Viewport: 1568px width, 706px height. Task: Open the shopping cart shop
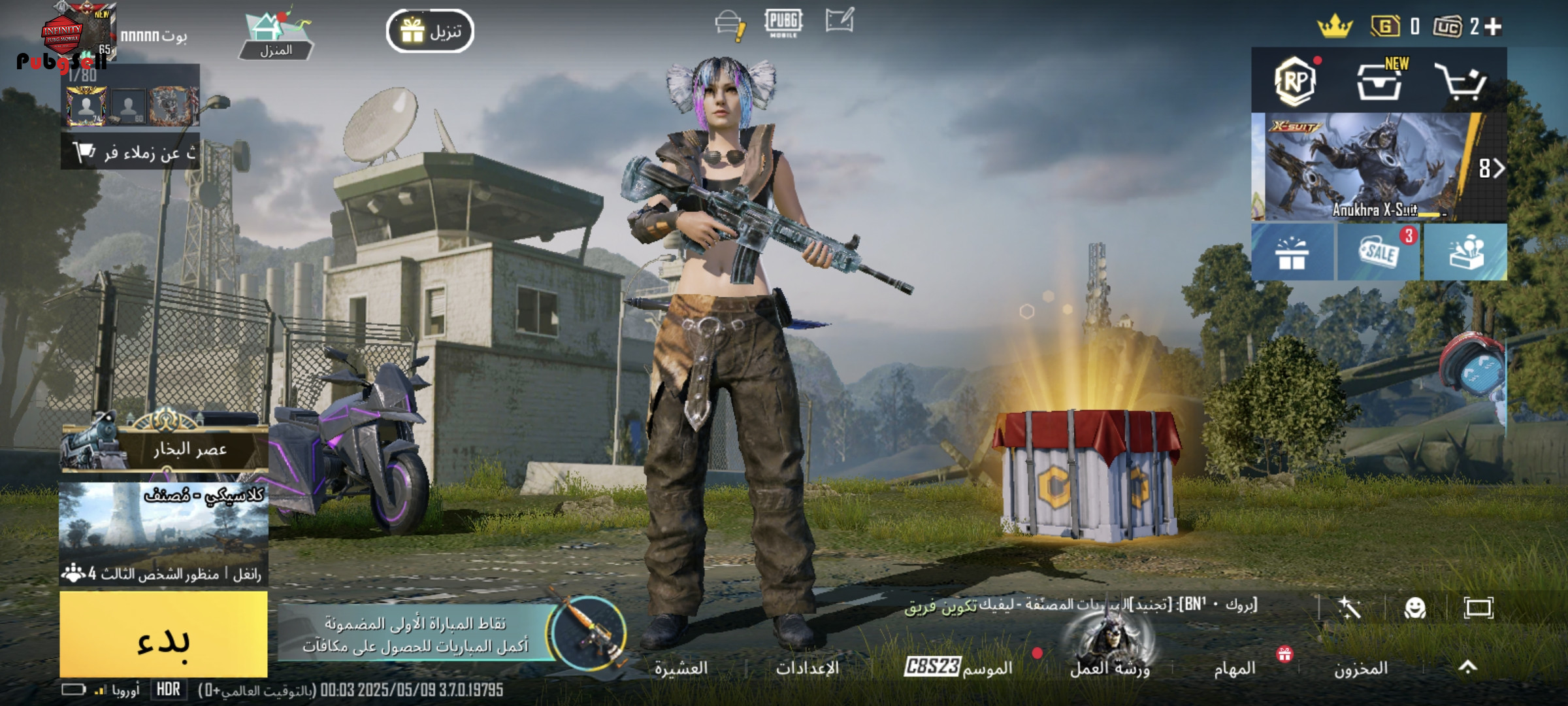(x=1461, y=82)
